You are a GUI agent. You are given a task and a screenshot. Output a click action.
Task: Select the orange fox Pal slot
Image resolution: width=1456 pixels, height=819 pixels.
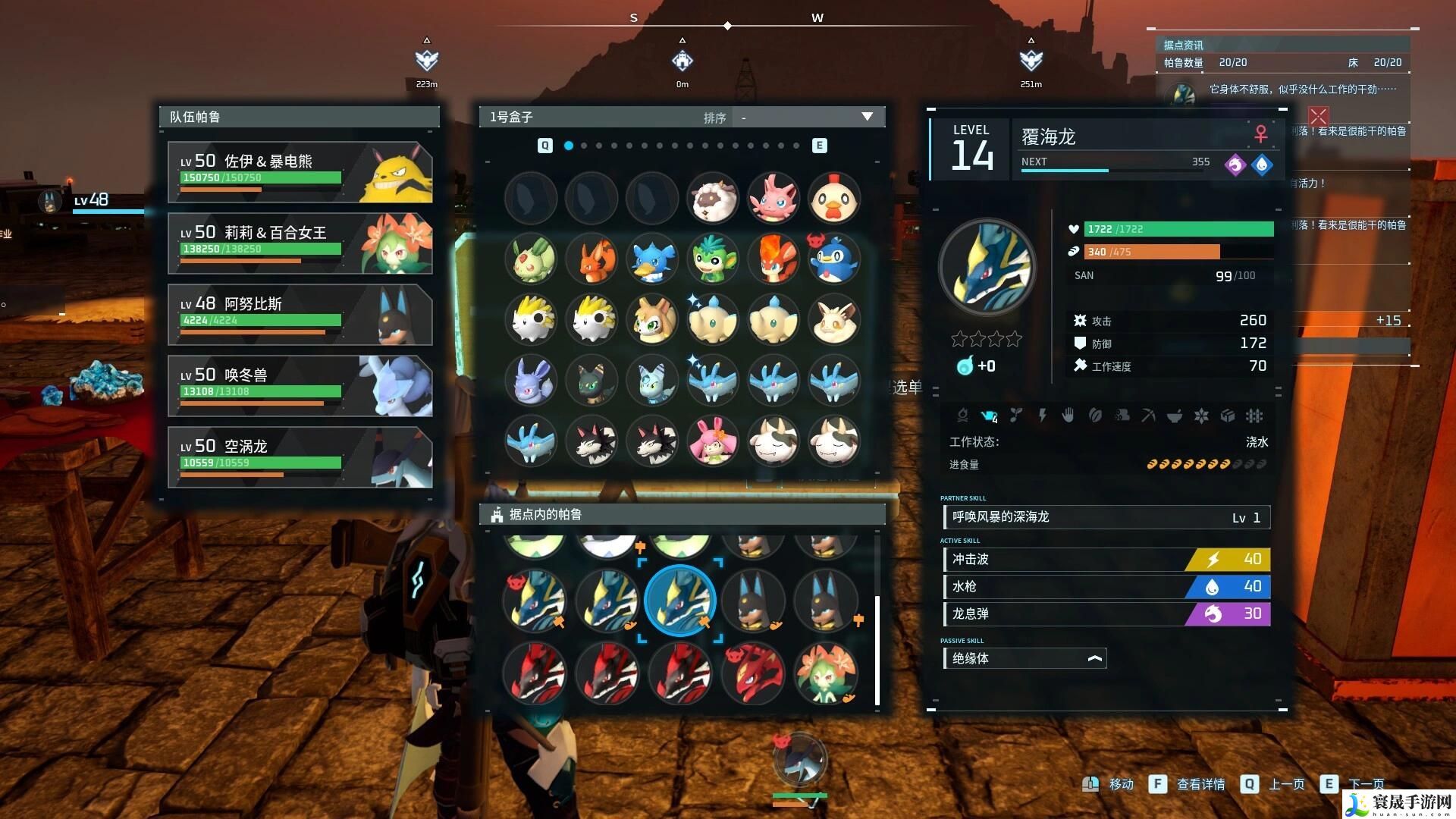591,259
